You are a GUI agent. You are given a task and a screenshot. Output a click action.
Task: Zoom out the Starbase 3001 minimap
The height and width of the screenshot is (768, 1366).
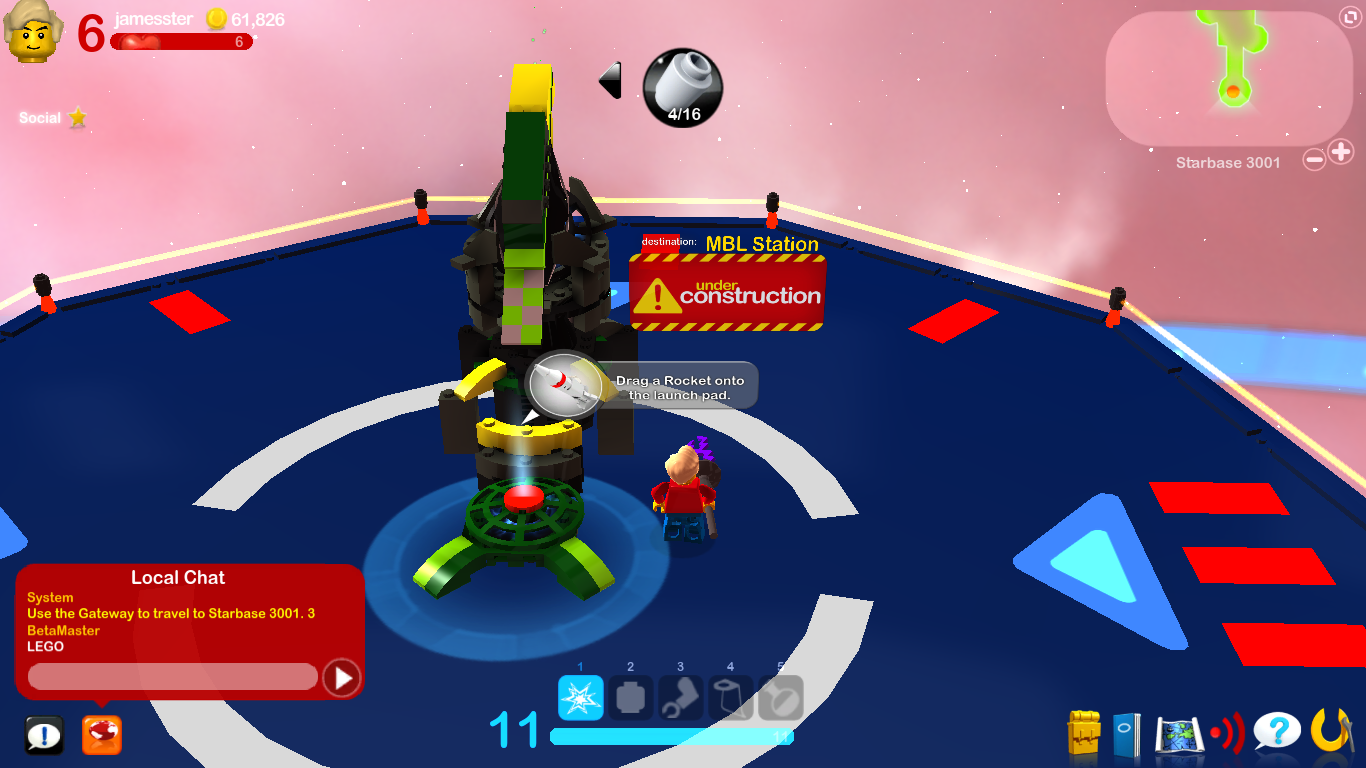(x=1315, y=157)
